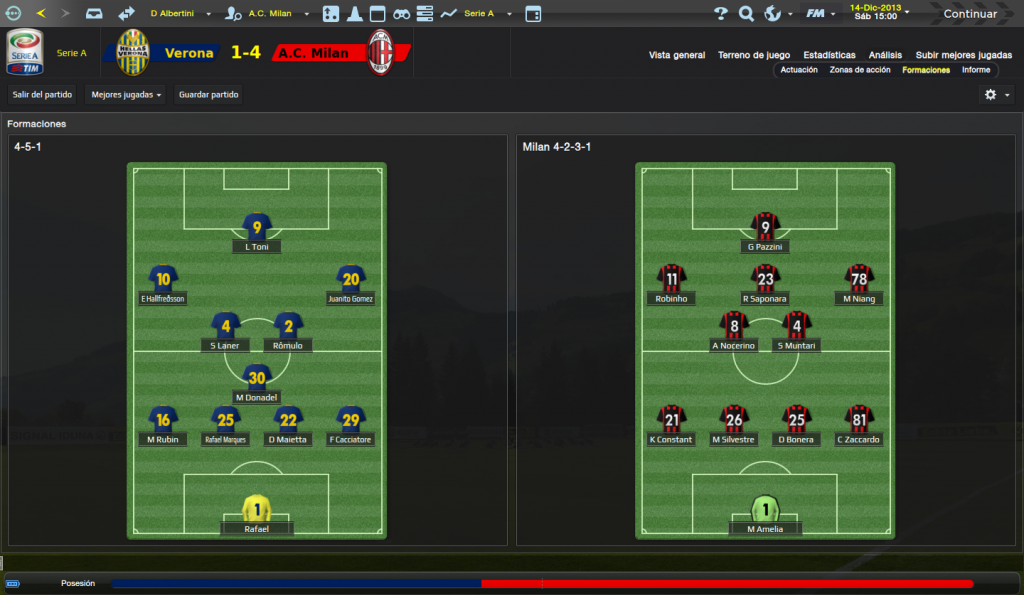Continue to the next game day
1024x595 pixels.
pyautogui.click(x=969, y=14)
